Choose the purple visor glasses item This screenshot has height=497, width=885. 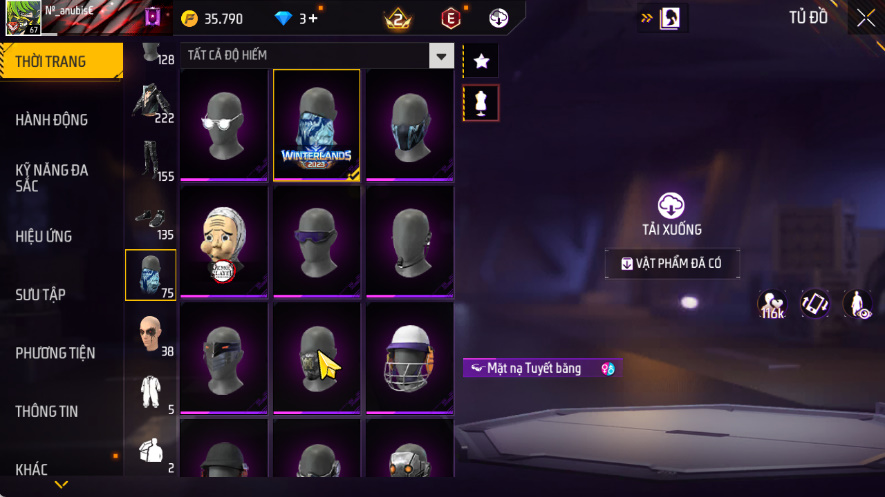pos(317,241)
